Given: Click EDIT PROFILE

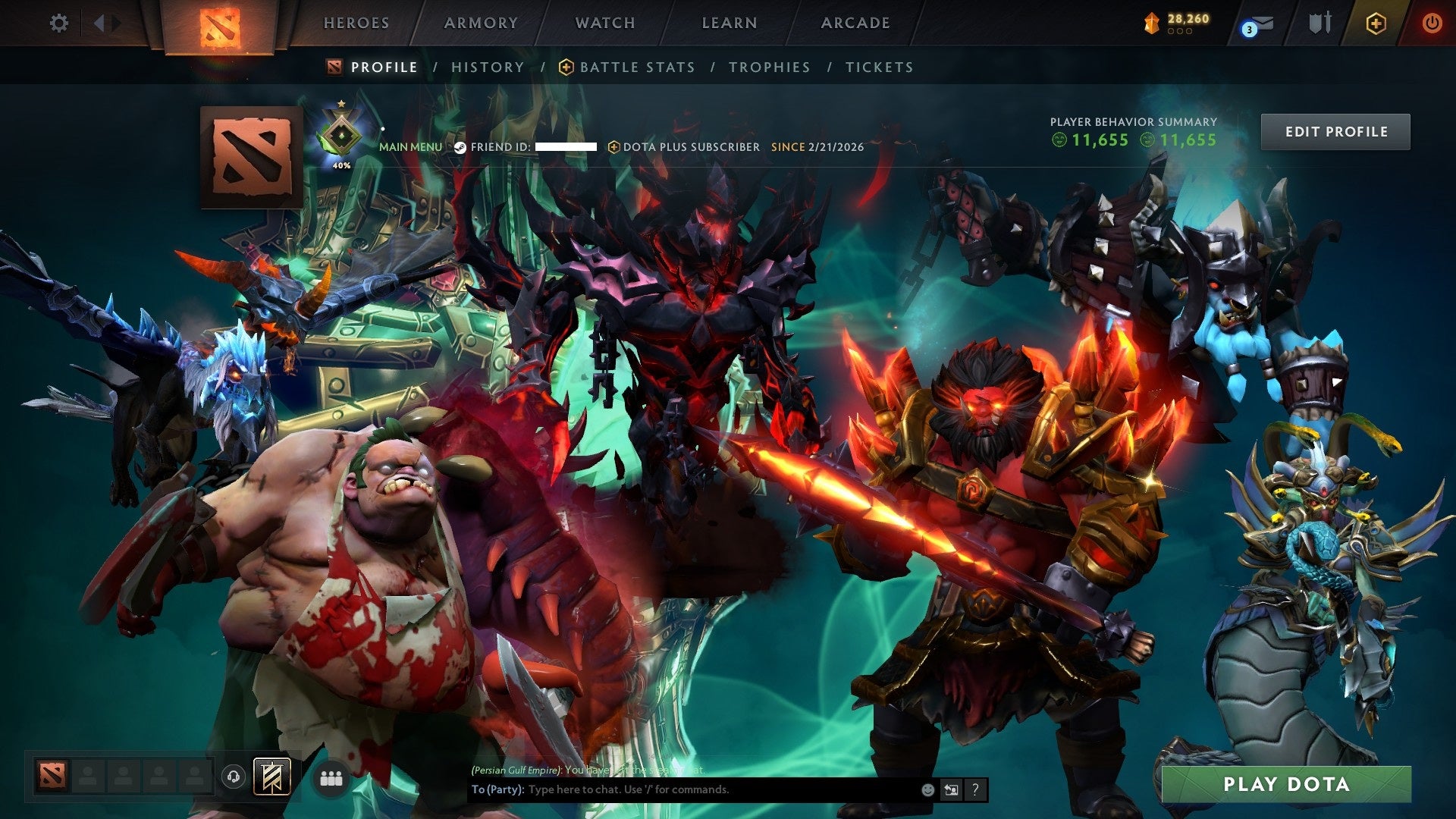Looking at the screenshot, I should click(1335, 131).
